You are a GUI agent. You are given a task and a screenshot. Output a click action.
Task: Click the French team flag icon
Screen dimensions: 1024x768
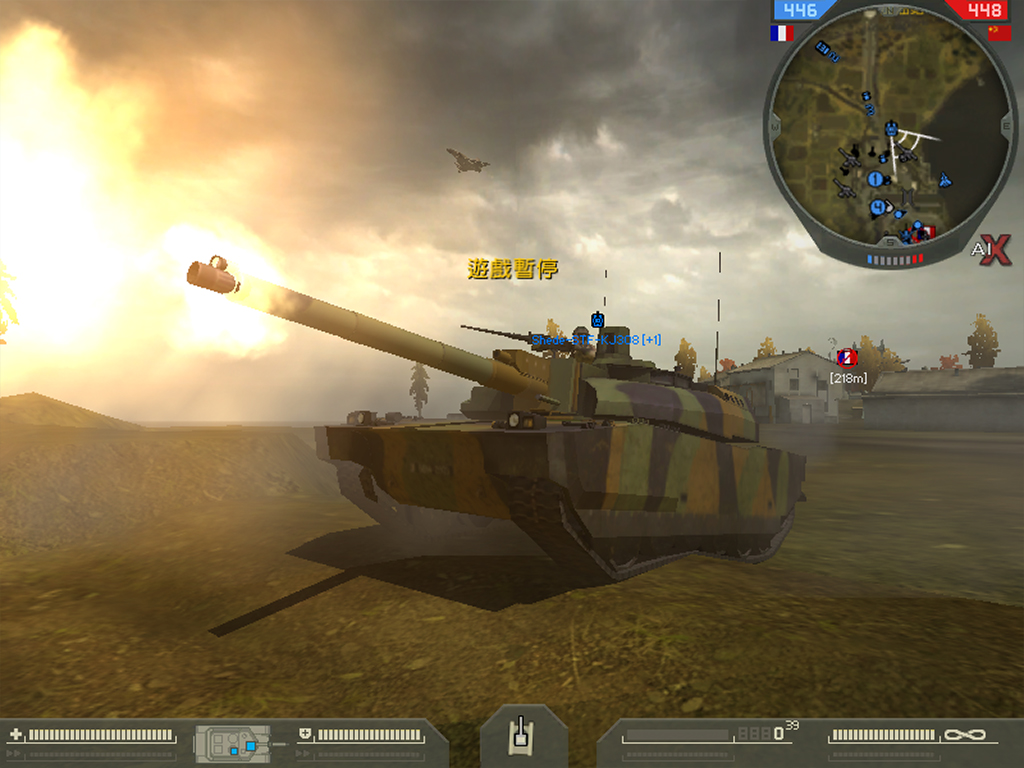782,33
